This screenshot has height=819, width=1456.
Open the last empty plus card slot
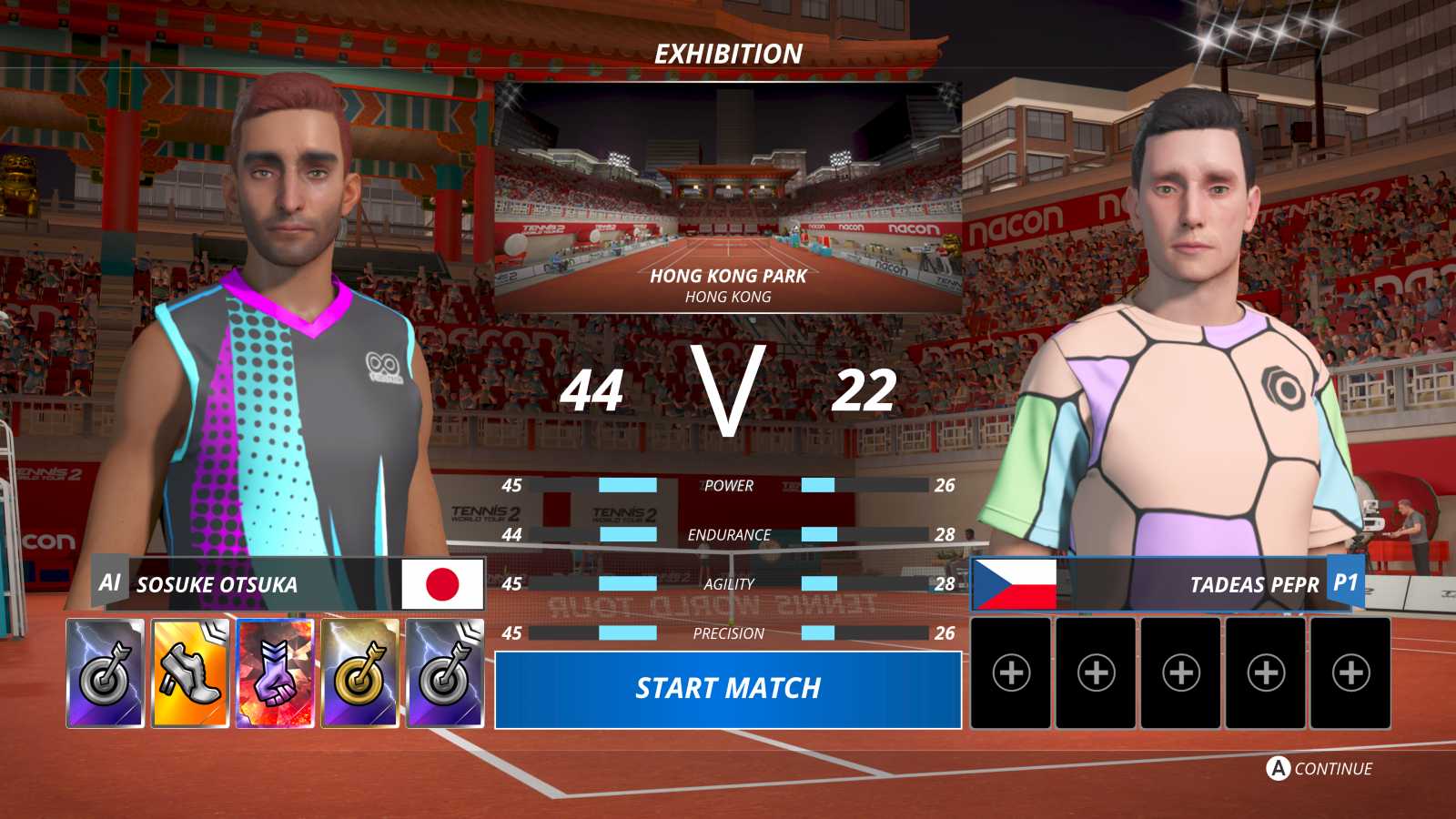(x=1350, y=673)
